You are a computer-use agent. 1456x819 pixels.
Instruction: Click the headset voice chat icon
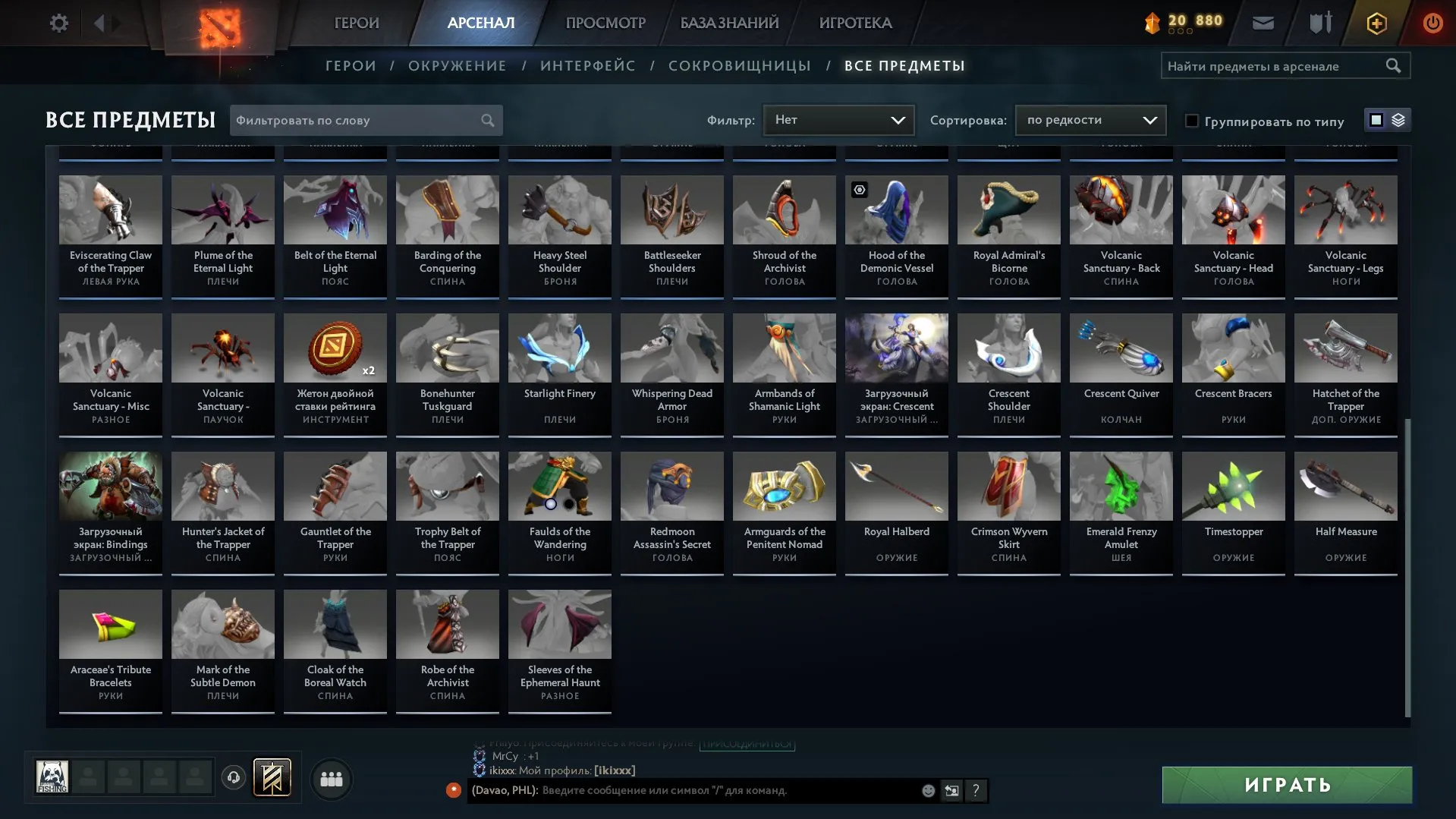233,777
